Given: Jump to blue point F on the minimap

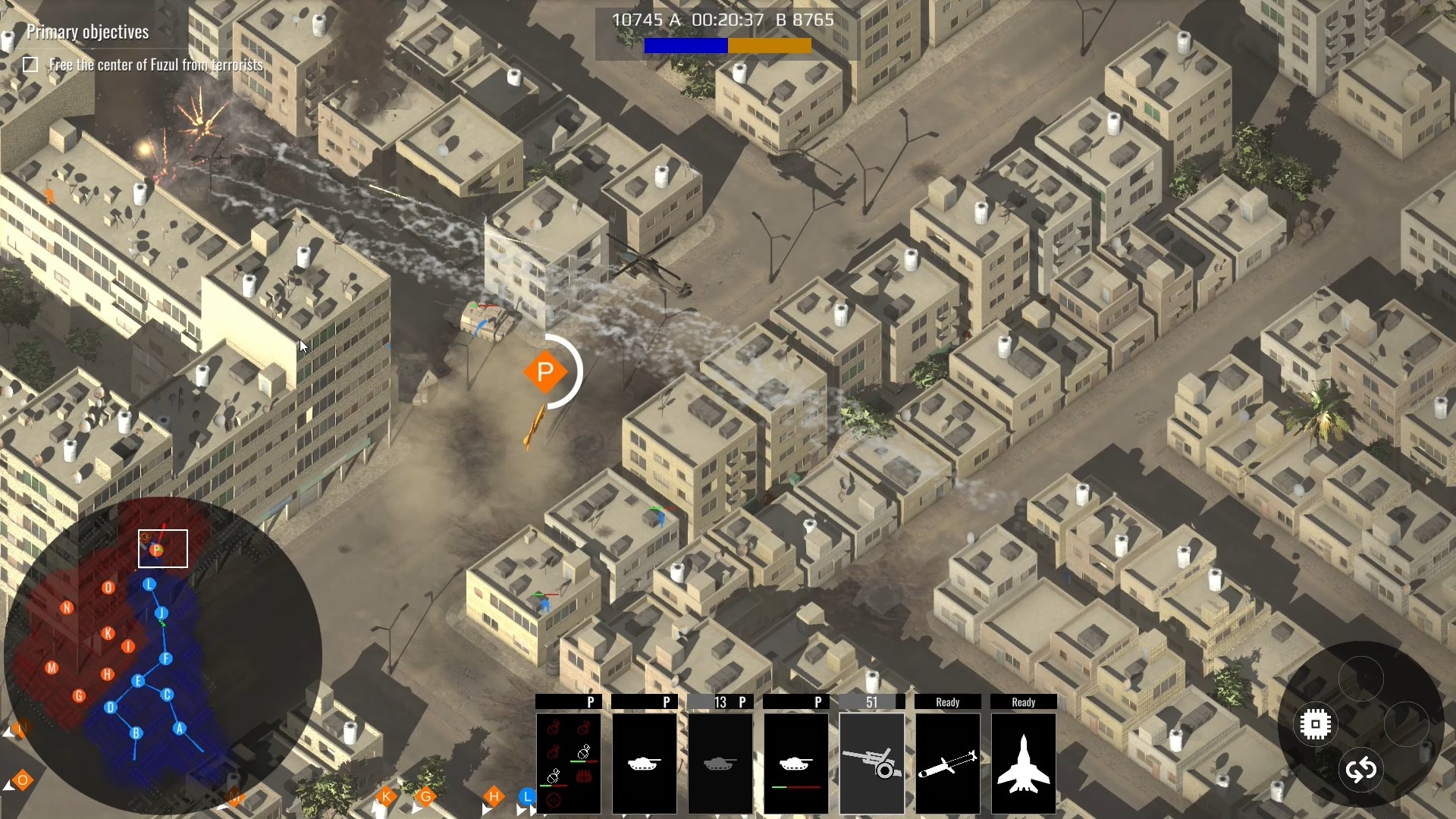Looking at the screenshot, I should click(x=166, y=659).
